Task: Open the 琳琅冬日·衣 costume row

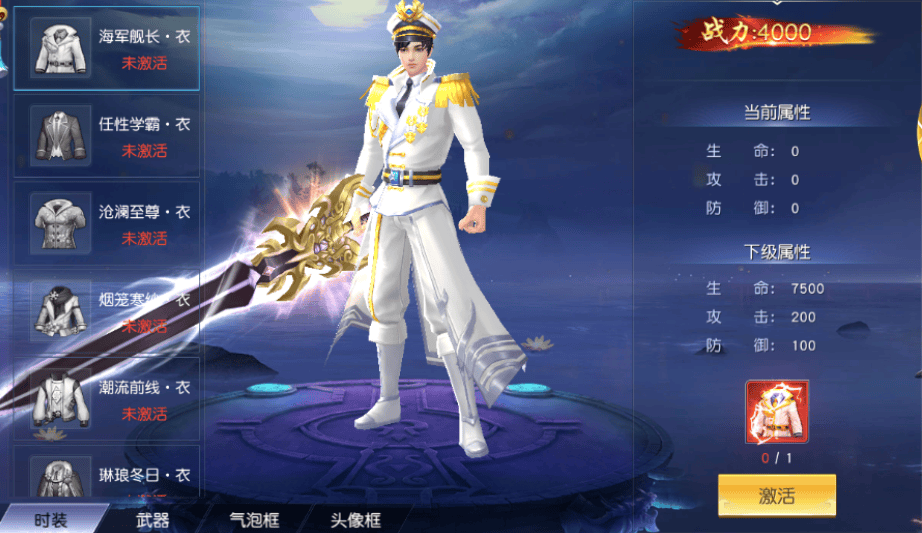Action: 107,478
